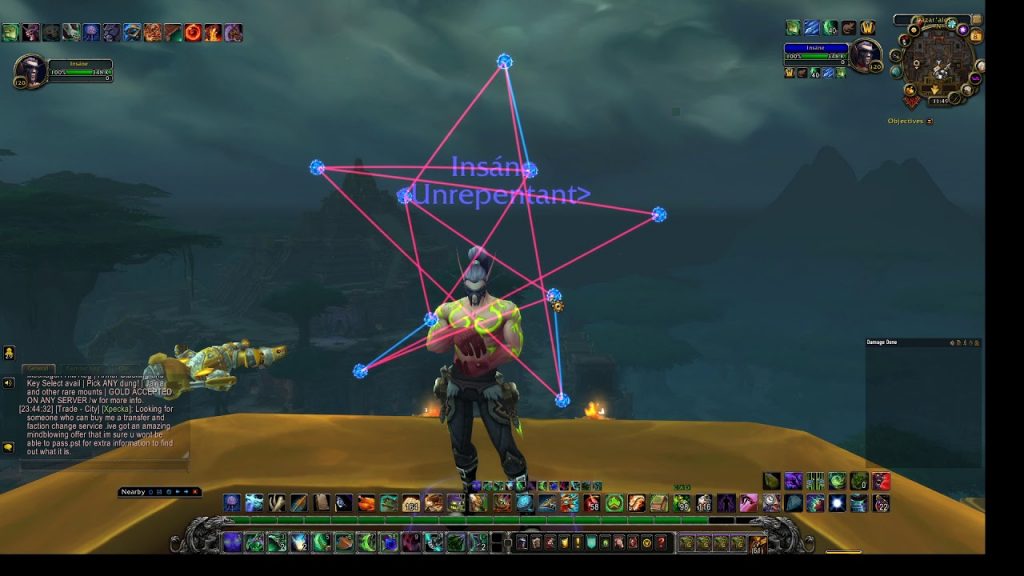Click the Nearby panel header
Image resolution: width=1024 pixels, height=576 pixels.
coord(133,491)
